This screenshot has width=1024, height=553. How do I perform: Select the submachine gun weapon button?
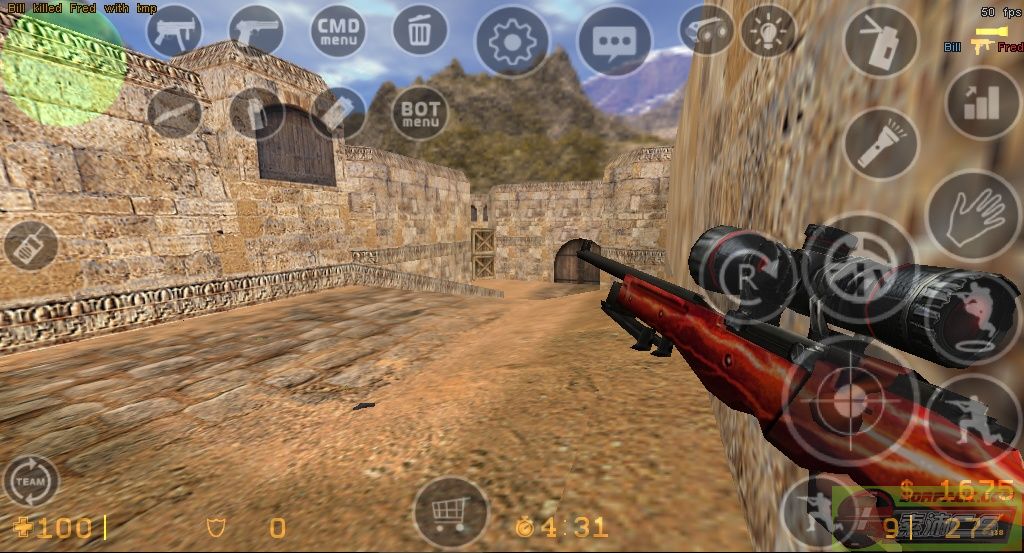tap(175, 30)
